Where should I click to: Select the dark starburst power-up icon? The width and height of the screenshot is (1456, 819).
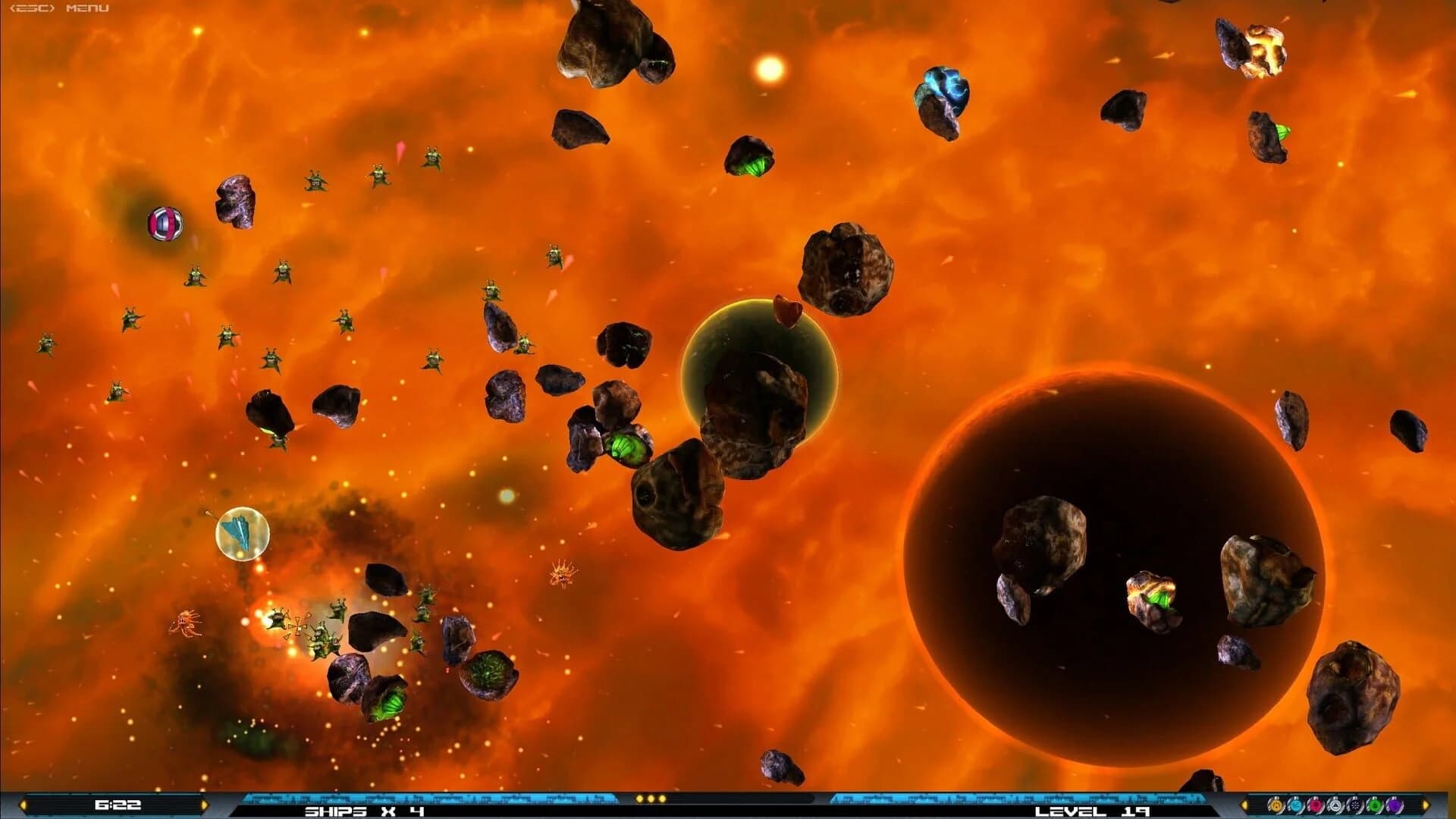[1356, 806]
